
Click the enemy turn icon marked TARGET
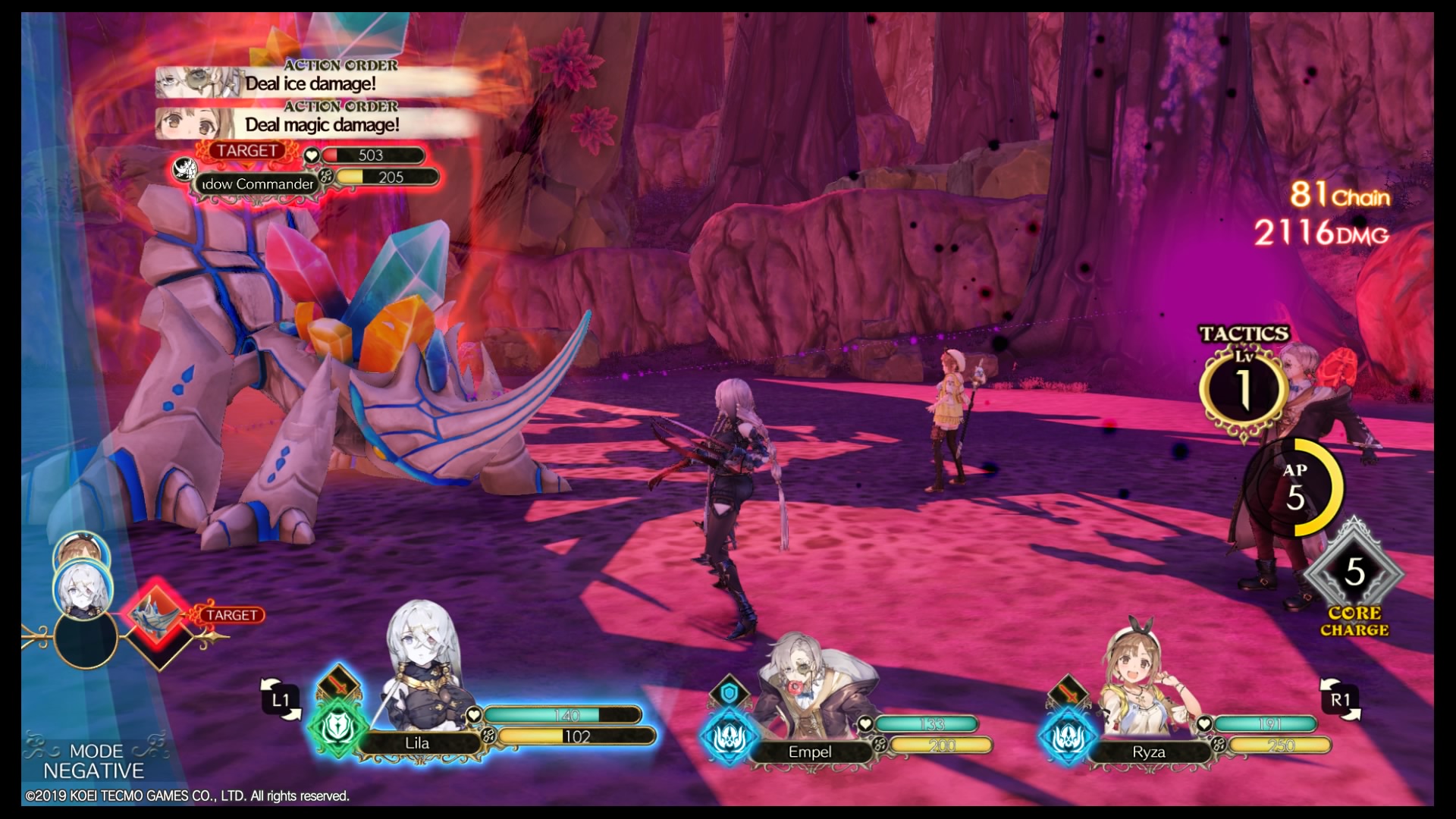point(157,616)
